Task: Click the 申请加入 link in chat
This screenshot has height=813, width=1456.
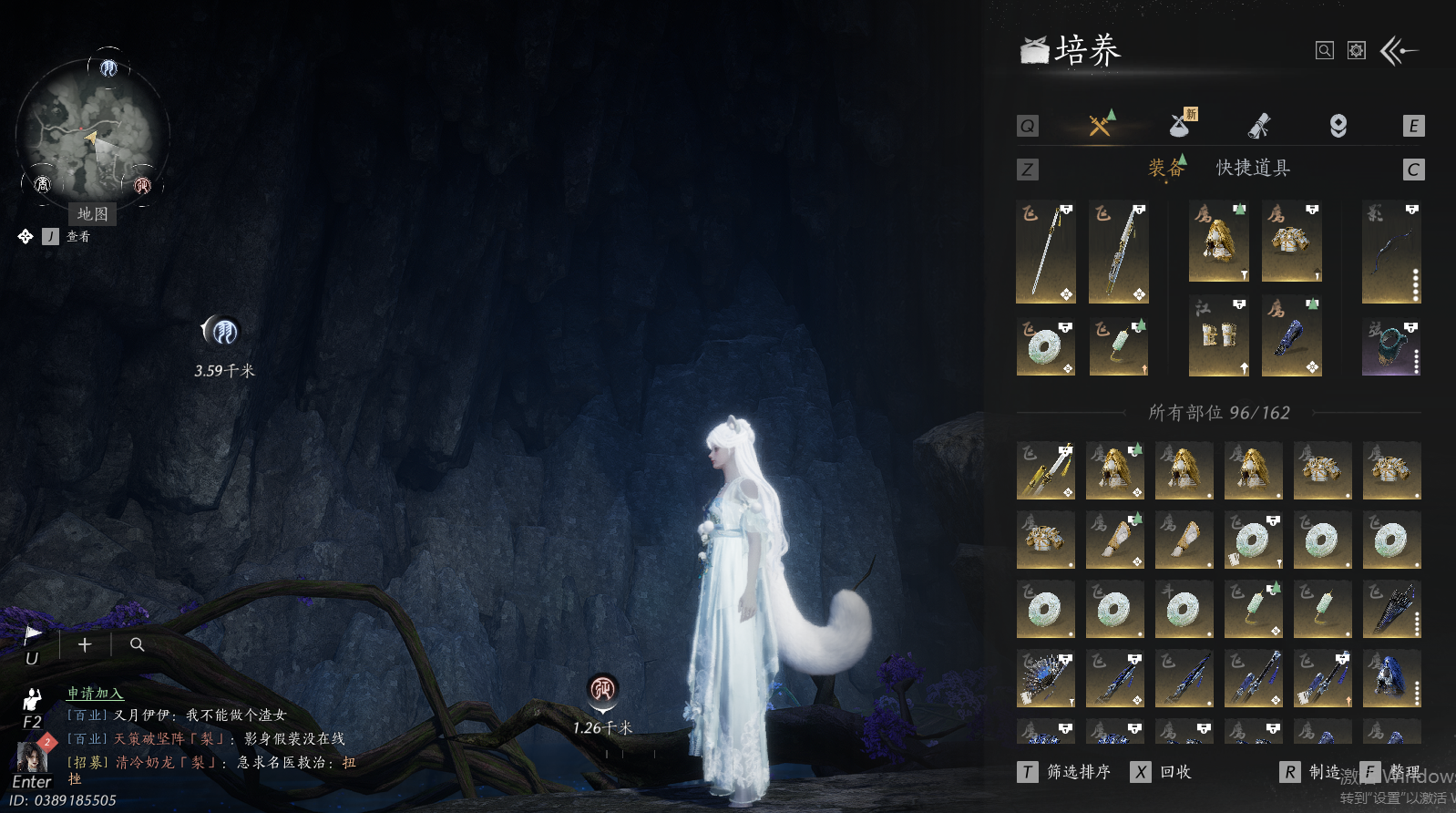Action: (x=95, y=694)
